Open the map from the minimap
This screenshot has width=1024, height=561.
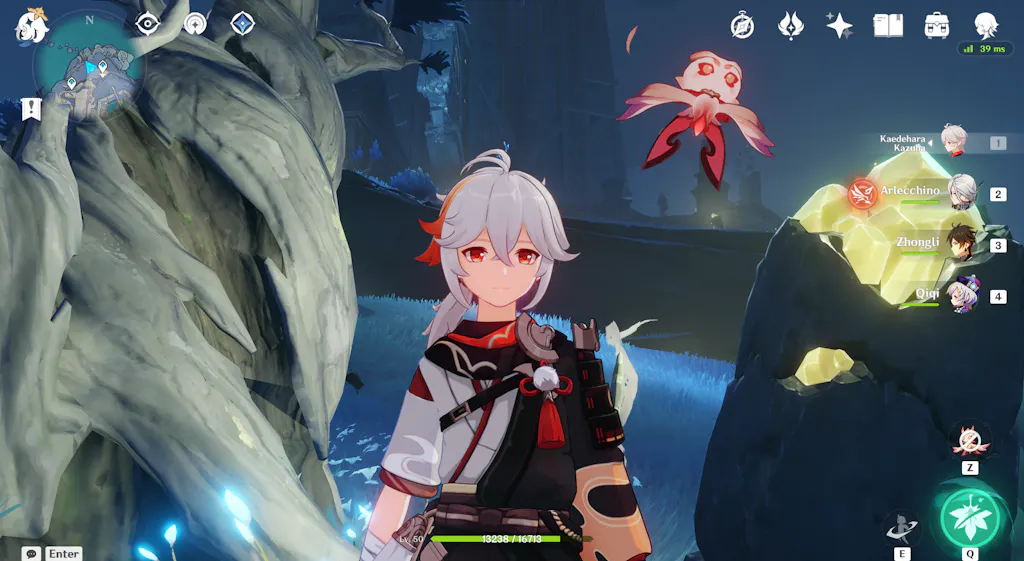tap(90, 68)
